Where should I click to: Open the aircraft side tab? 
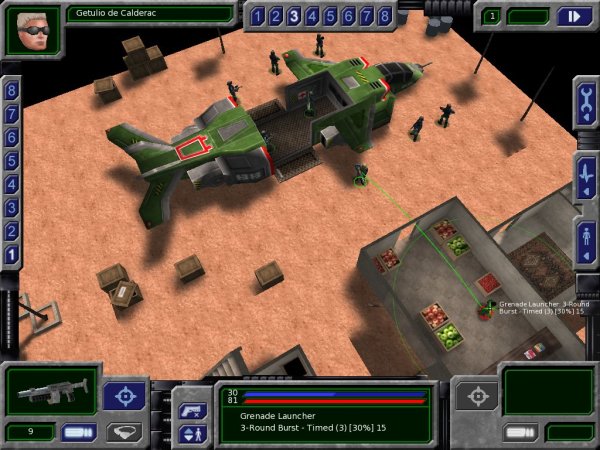point(586,172)
